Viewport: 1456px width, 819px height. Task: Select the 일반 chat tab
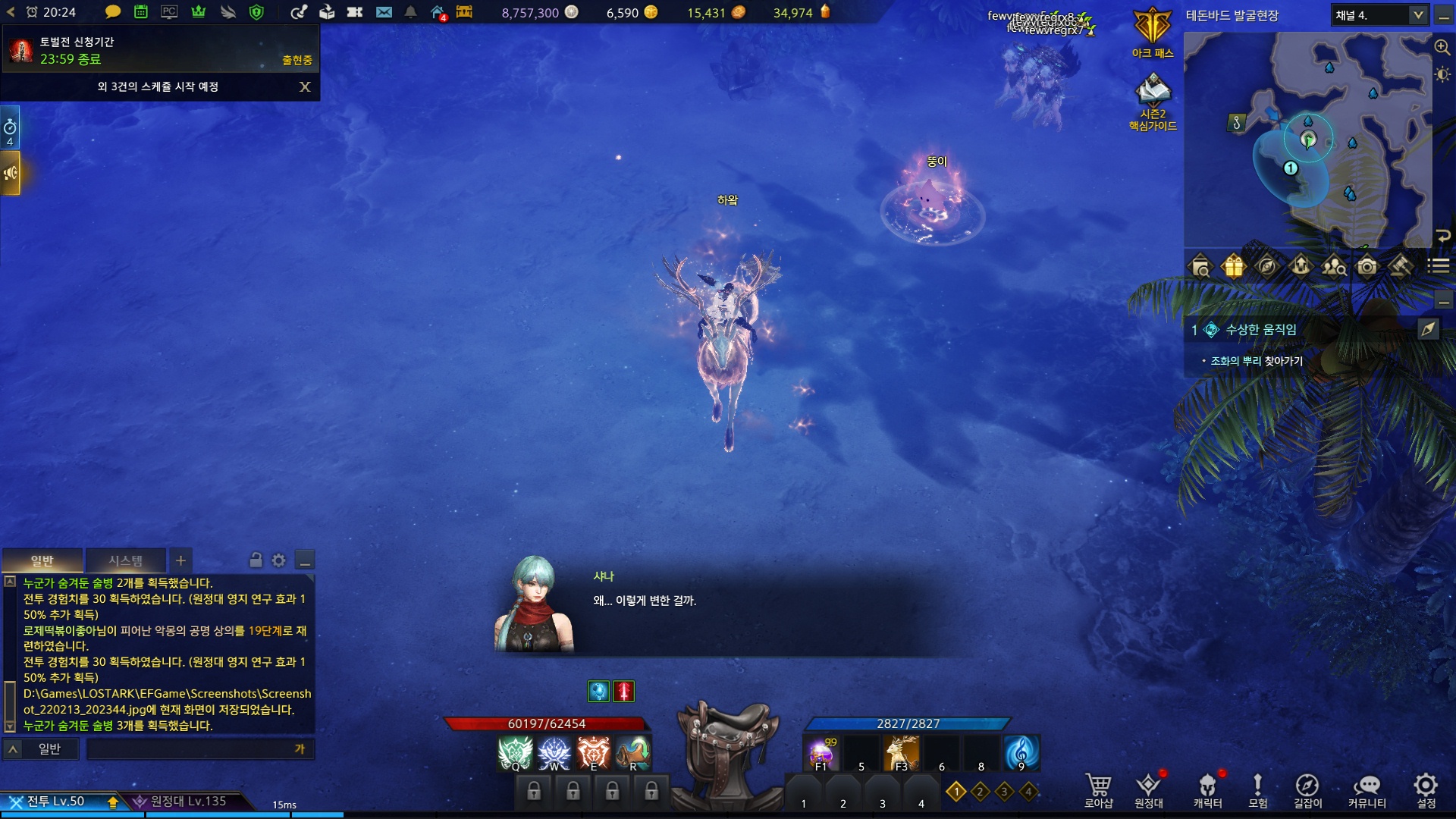pyautogui.click(x=42, y=560)
